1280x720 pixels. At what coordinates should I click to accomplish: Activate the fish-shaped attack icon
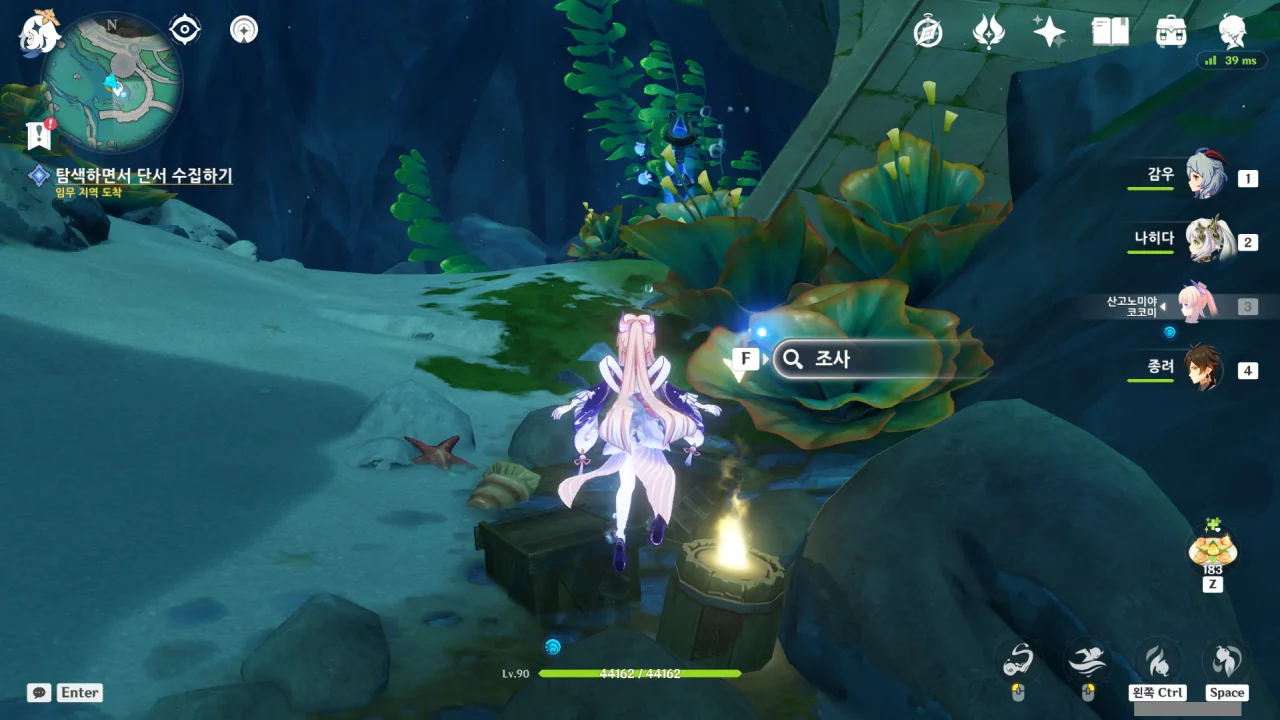(x=1017, y=660)
